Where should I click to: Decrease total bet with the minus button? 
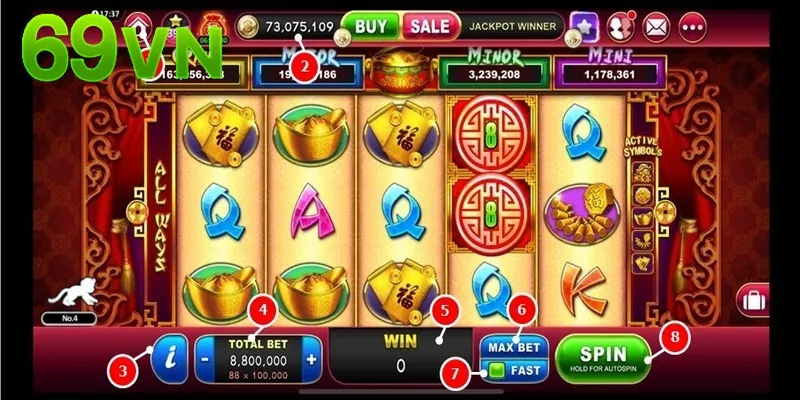(204, 360)
